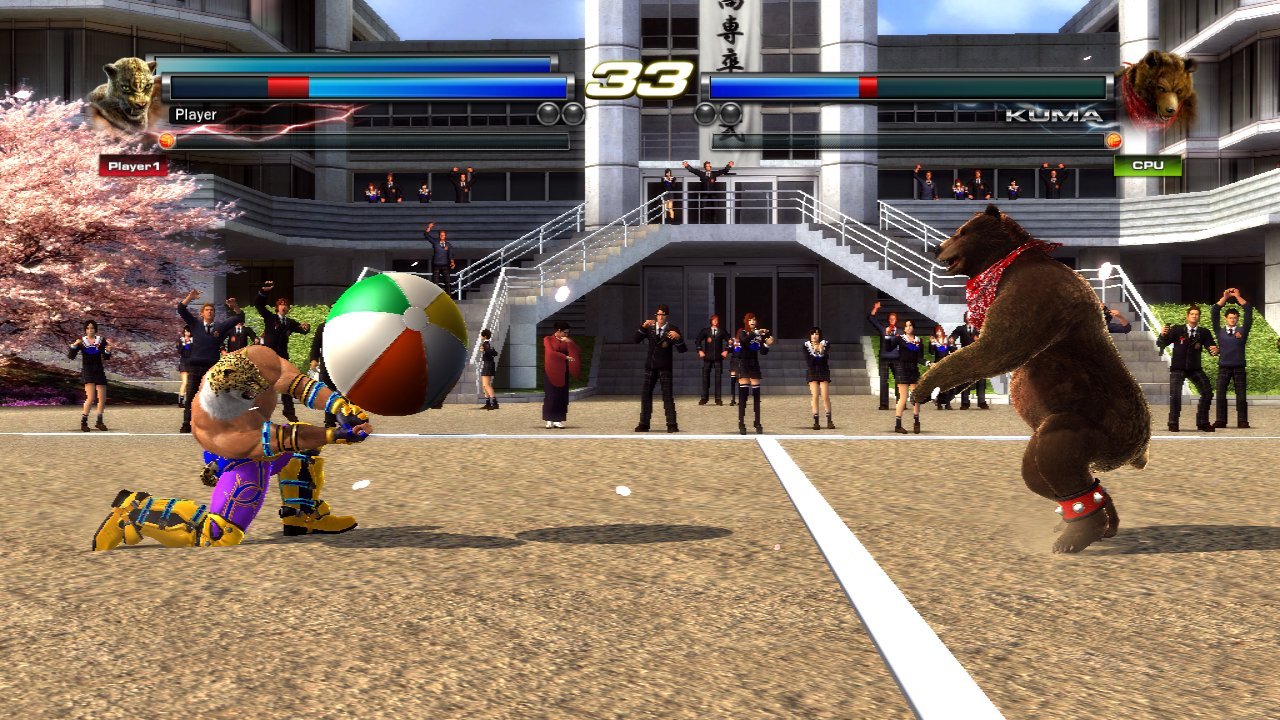Toggle the red damage segment on Player's health bar

pyautogui.click(x=288, y=86)
